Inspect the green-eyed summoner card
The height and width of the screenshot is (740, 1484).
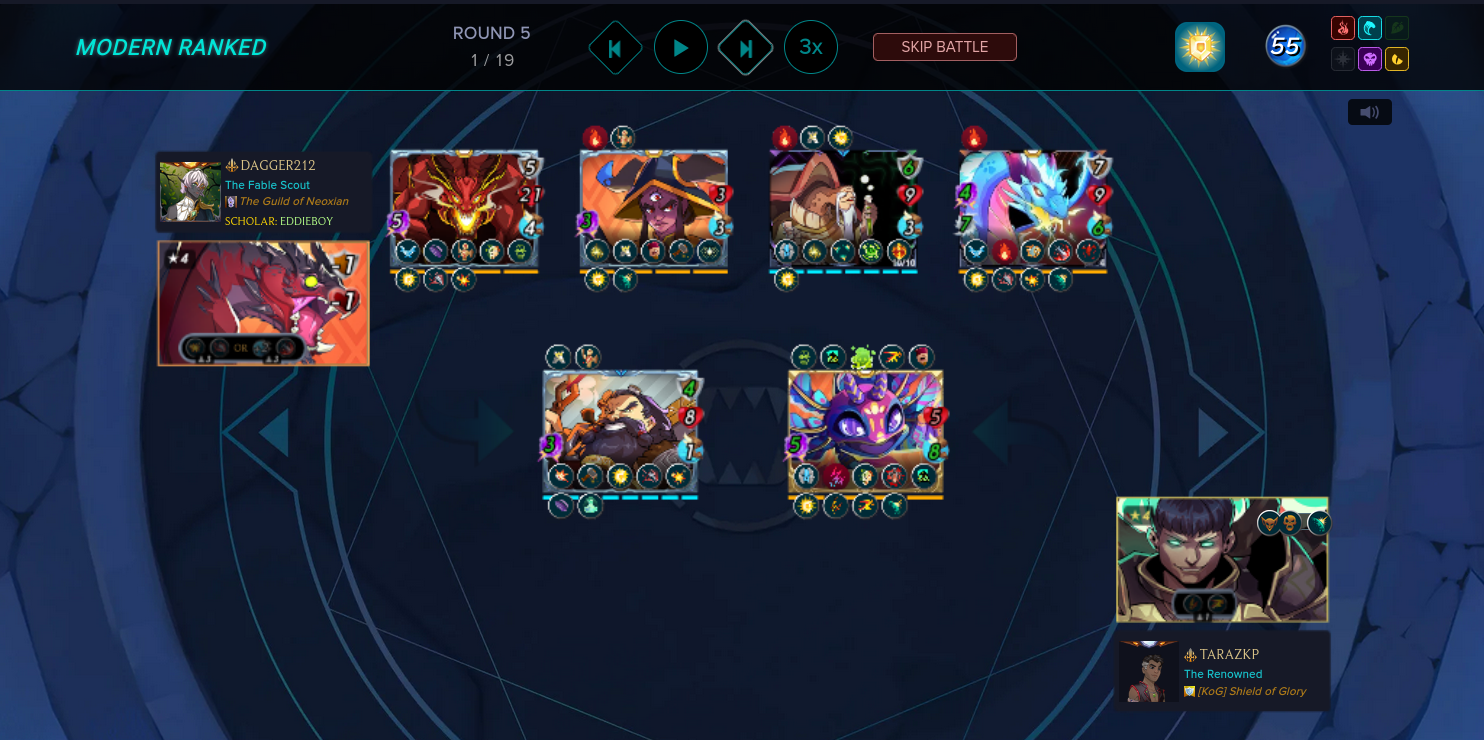[1222, 560]
